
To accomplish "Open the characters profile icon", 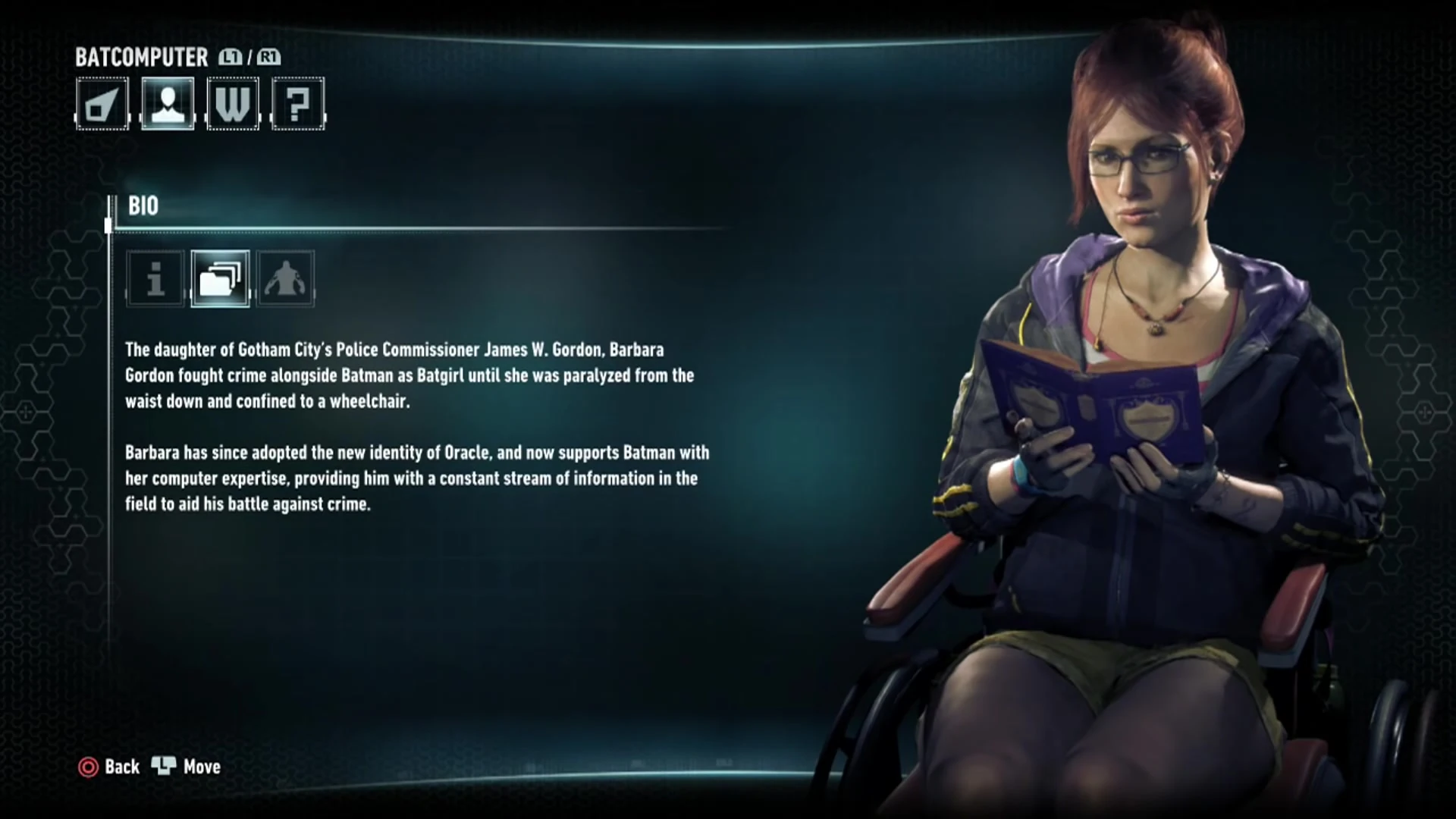I will 167,104.
